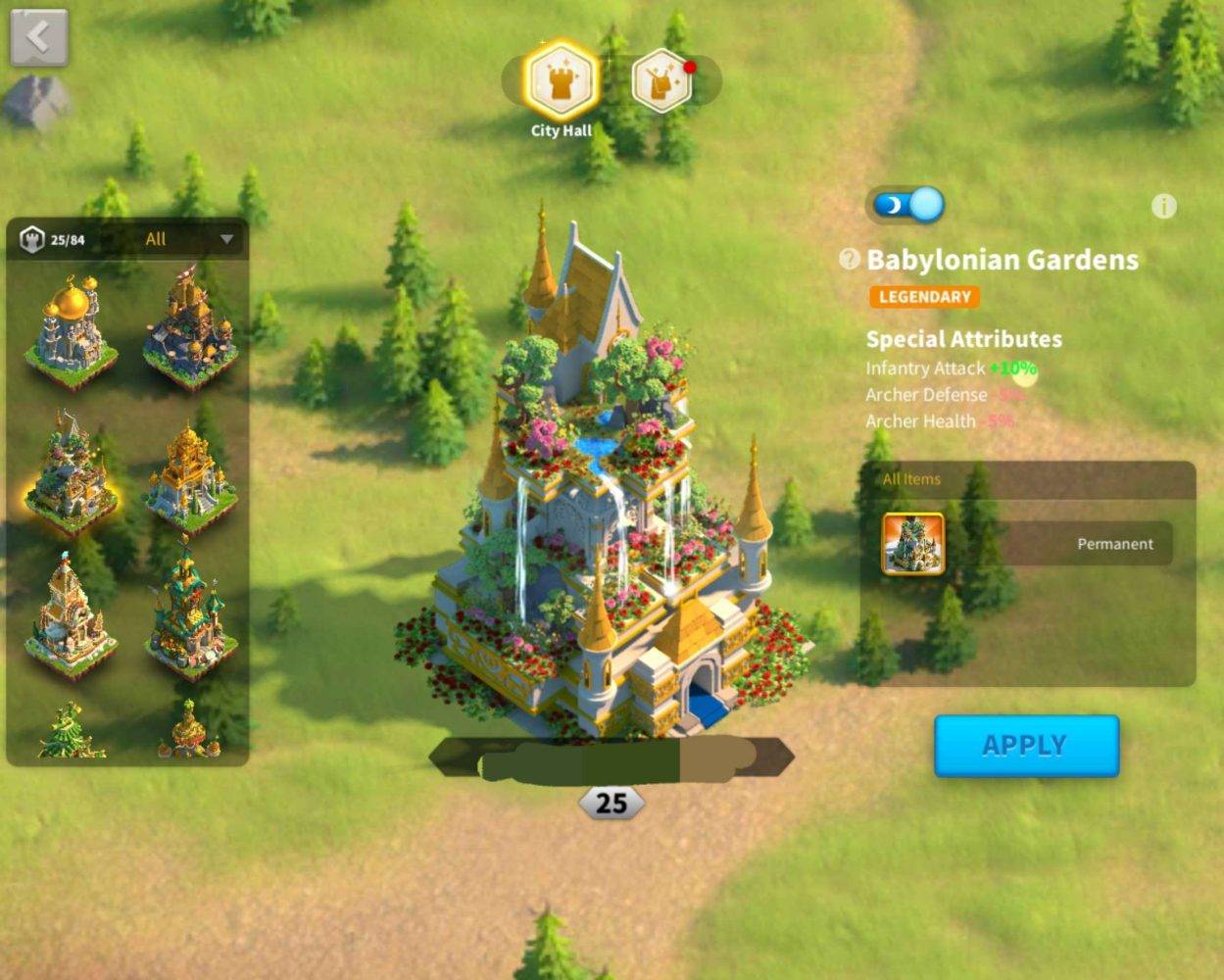Viewport: 1224px width, 980px height.
Task: Go back using the arrow button
Action: coord(39,37)
